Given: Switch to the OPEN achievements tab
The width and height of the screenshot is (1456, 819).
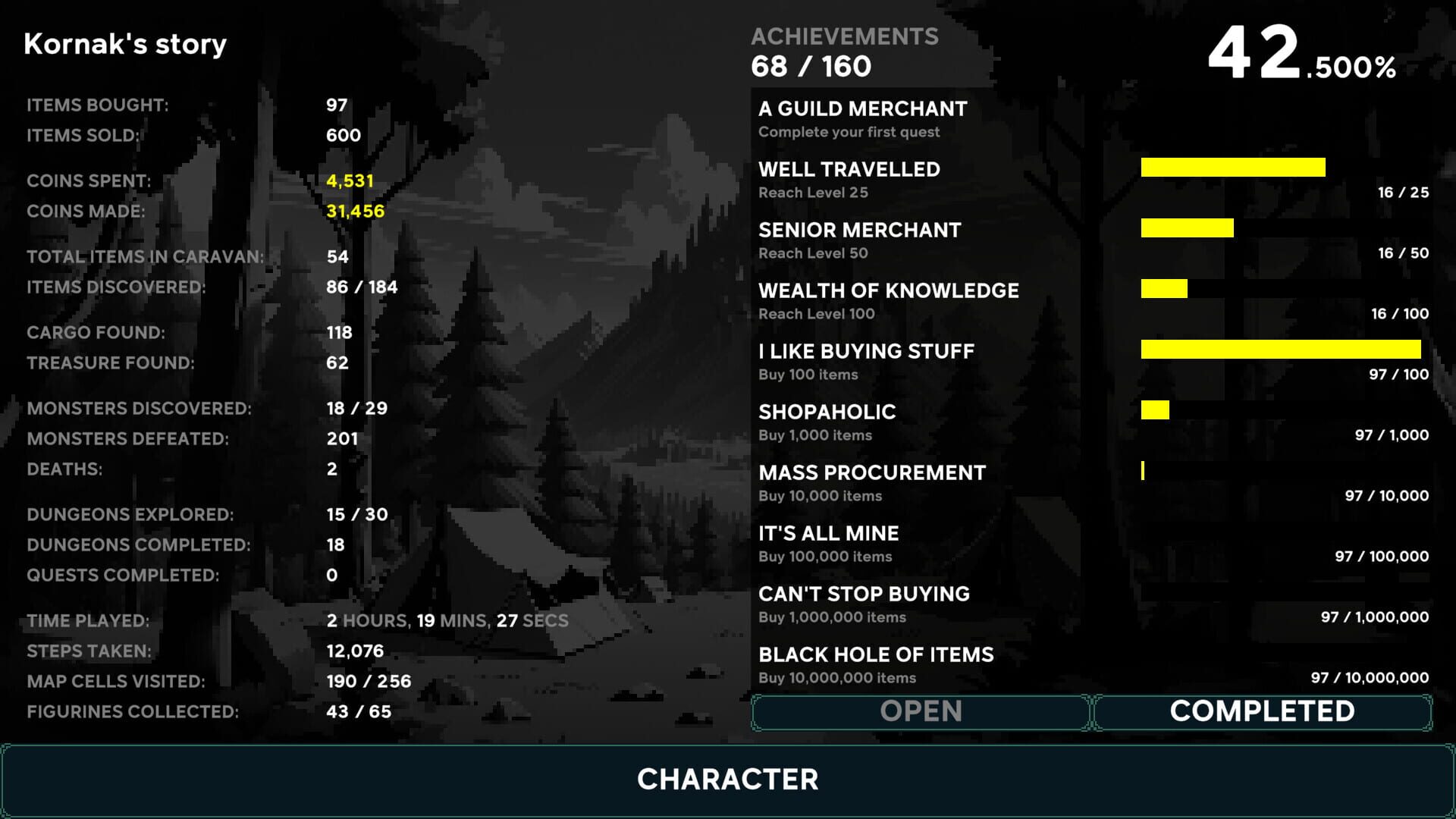Looking at the screenshot, I should 918,711.
